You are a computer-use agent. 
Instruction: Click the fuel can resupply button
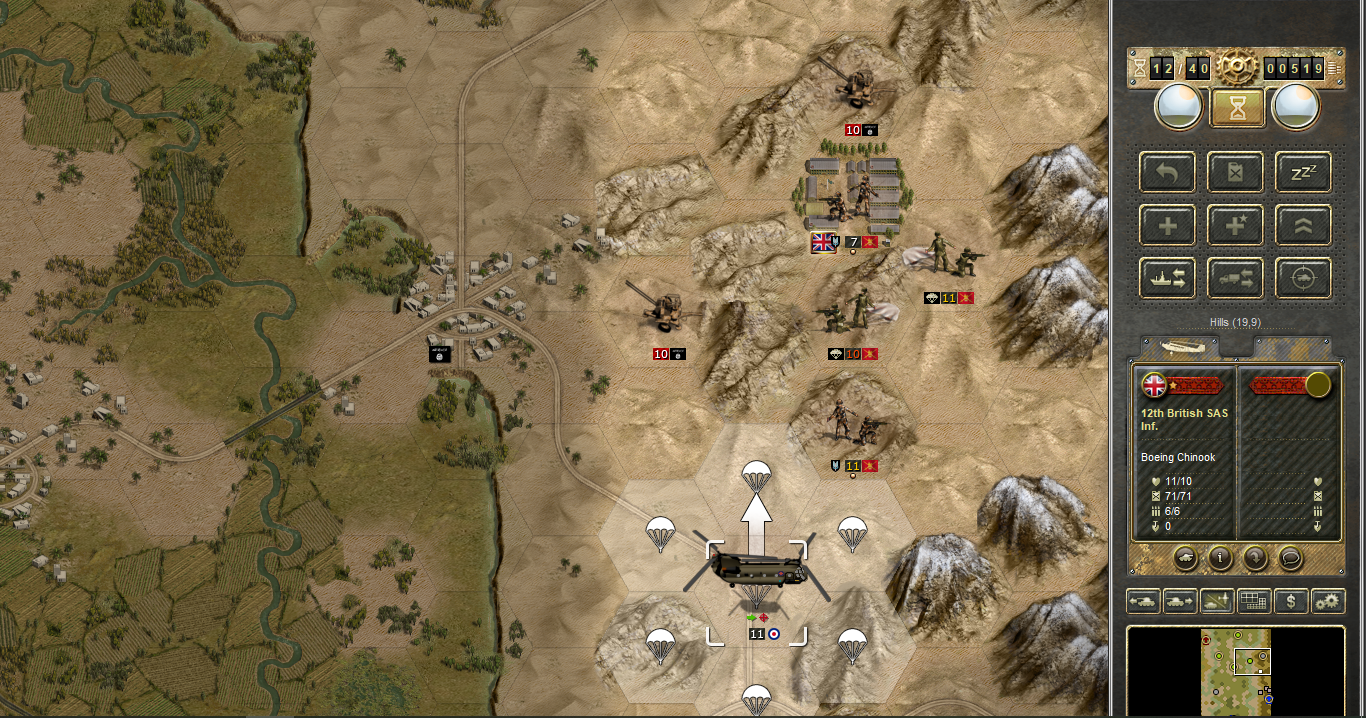click(1235, 173)
